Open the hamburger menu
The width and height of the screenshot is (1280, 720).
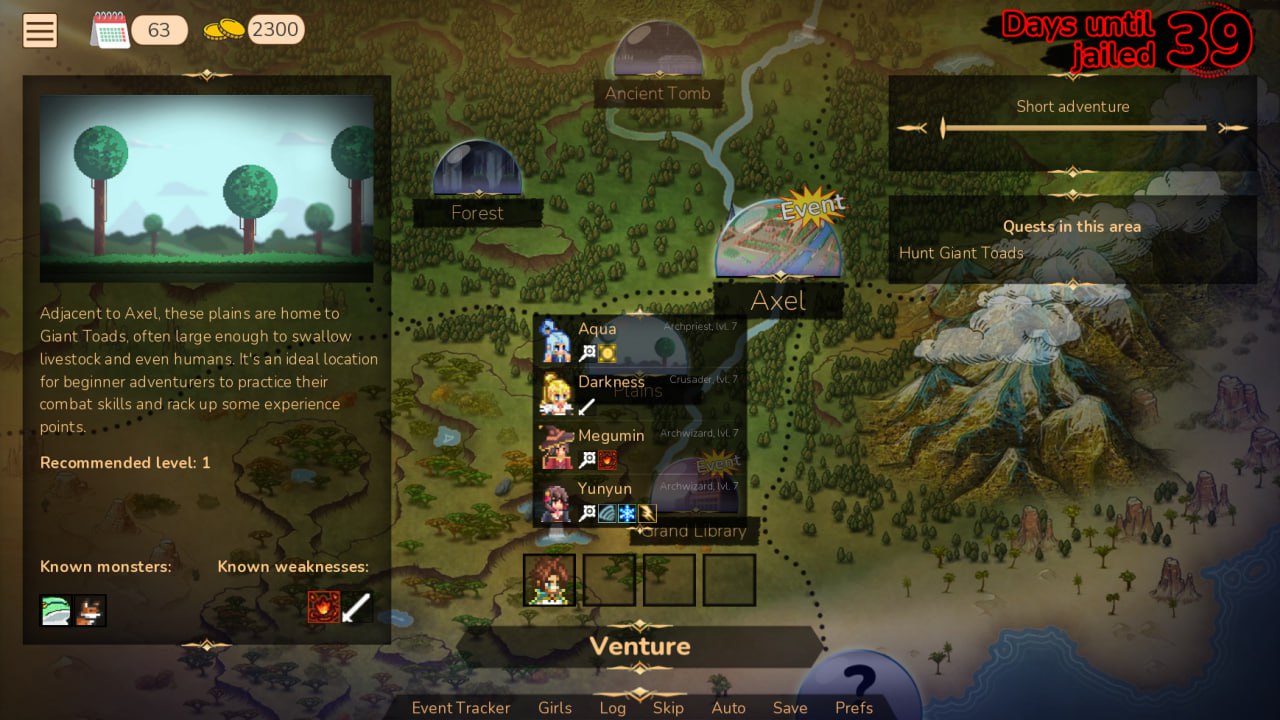[x=39, y=30]
